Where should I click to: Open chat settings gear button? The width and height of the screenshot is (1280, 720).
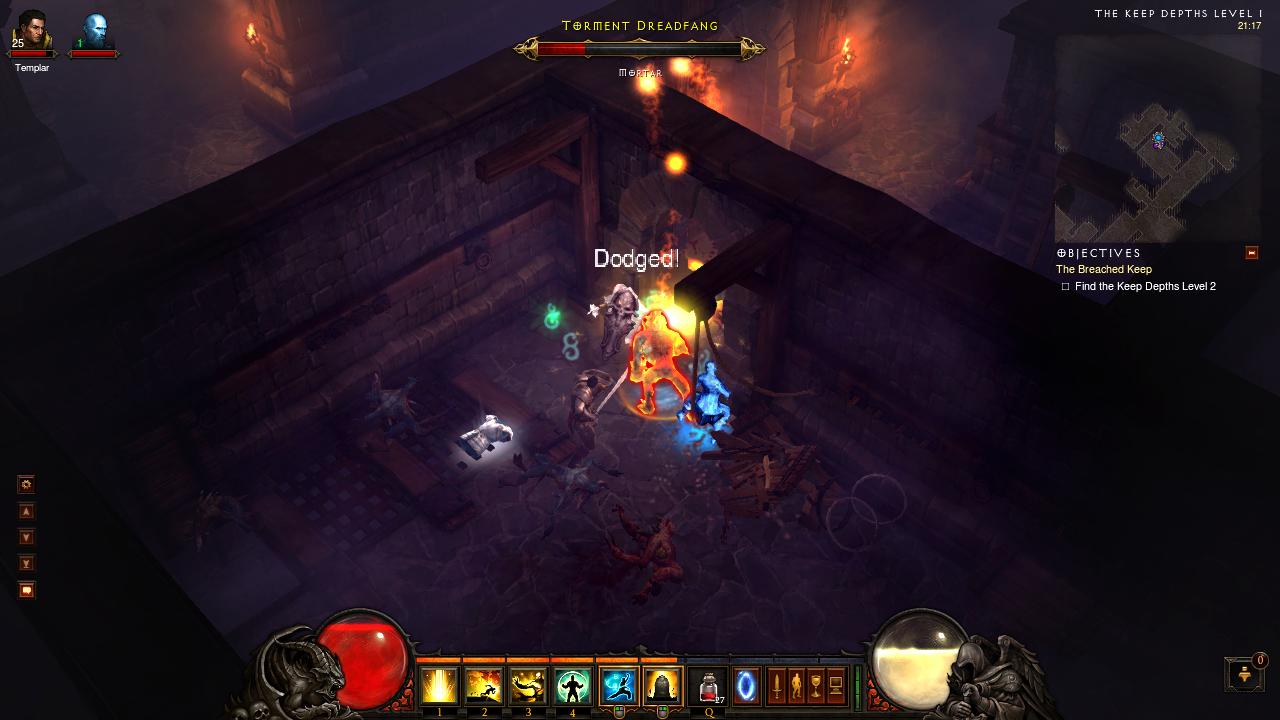(x=27, y=485)
